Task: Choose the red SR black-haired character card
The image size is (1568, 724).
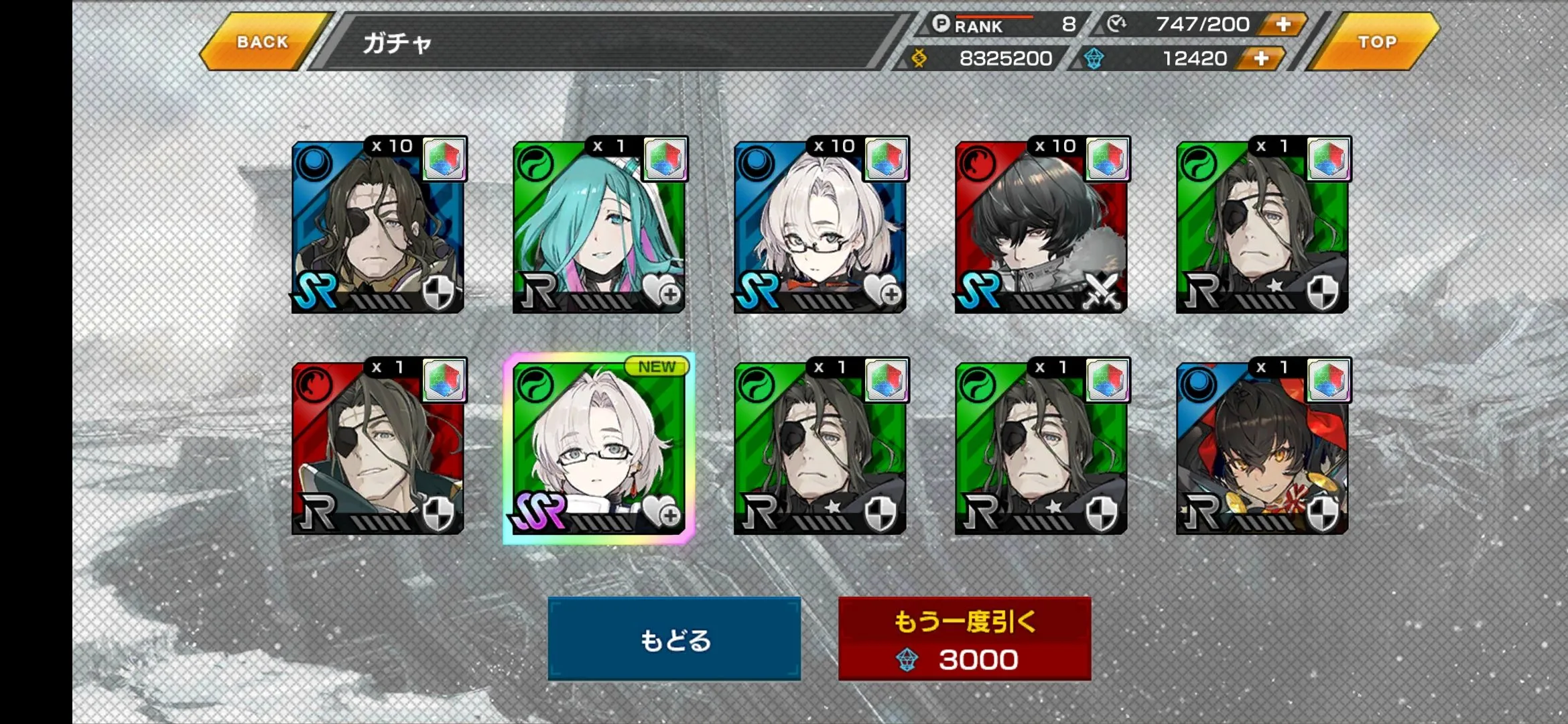Action: click(1041, 227)
